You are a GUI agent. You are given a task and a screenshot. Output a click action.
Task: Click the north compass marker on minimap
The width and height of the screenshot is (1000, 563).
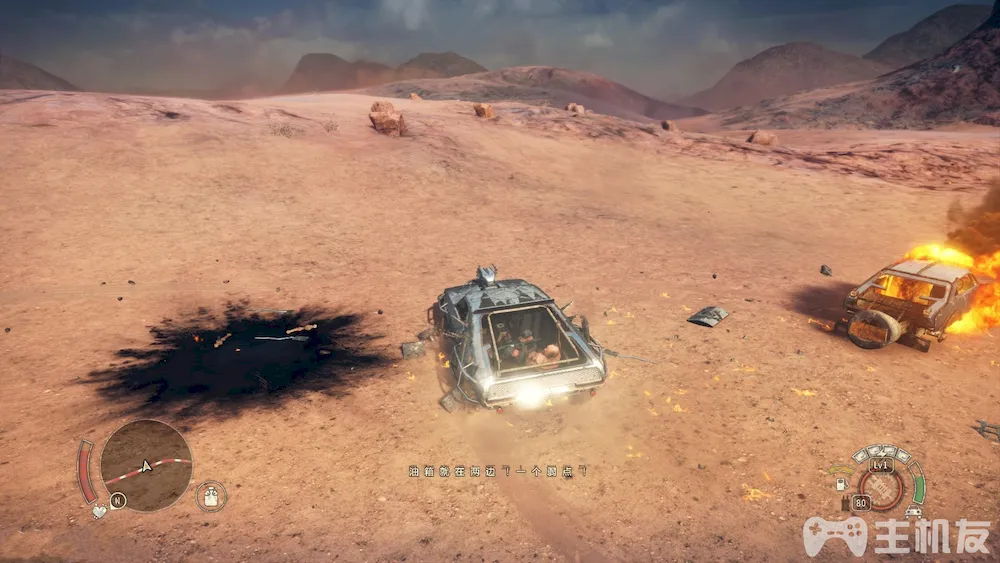pyautogui.click(x=118, y=500)
